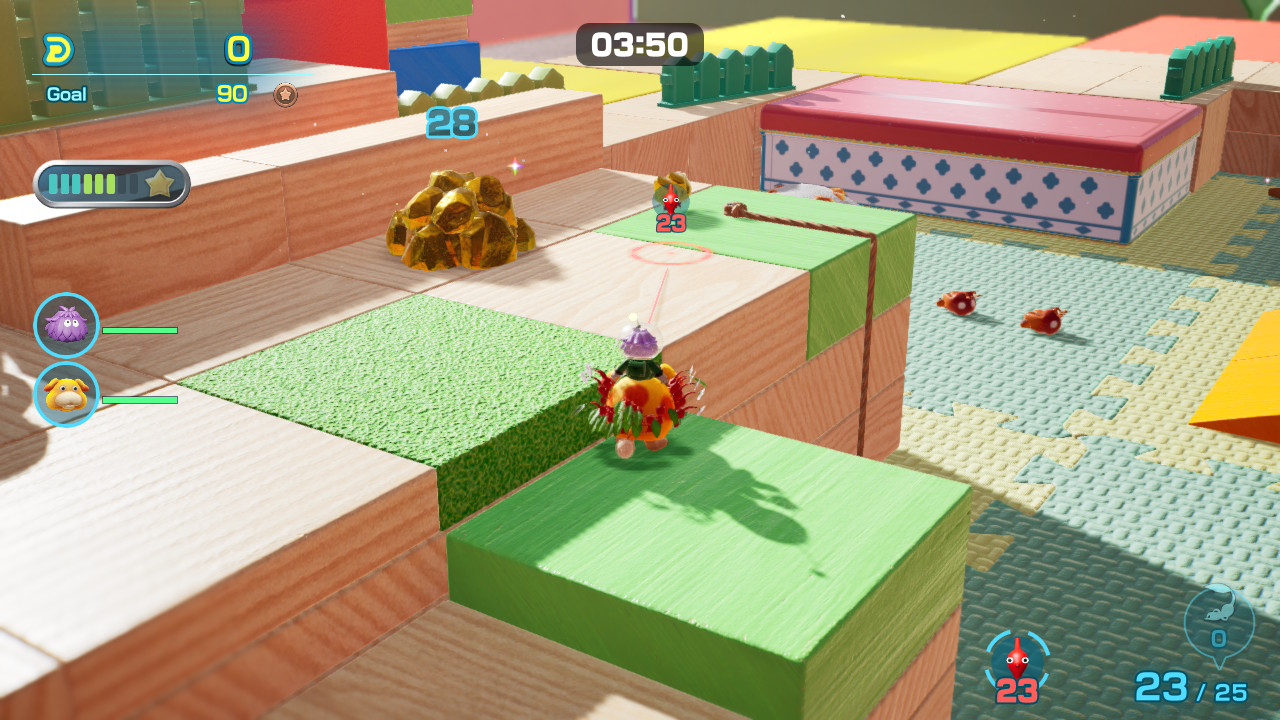The image size is (1280, 720).
Task: Click the idle Pikmin bubble icon
Action: coord(1218,622)
